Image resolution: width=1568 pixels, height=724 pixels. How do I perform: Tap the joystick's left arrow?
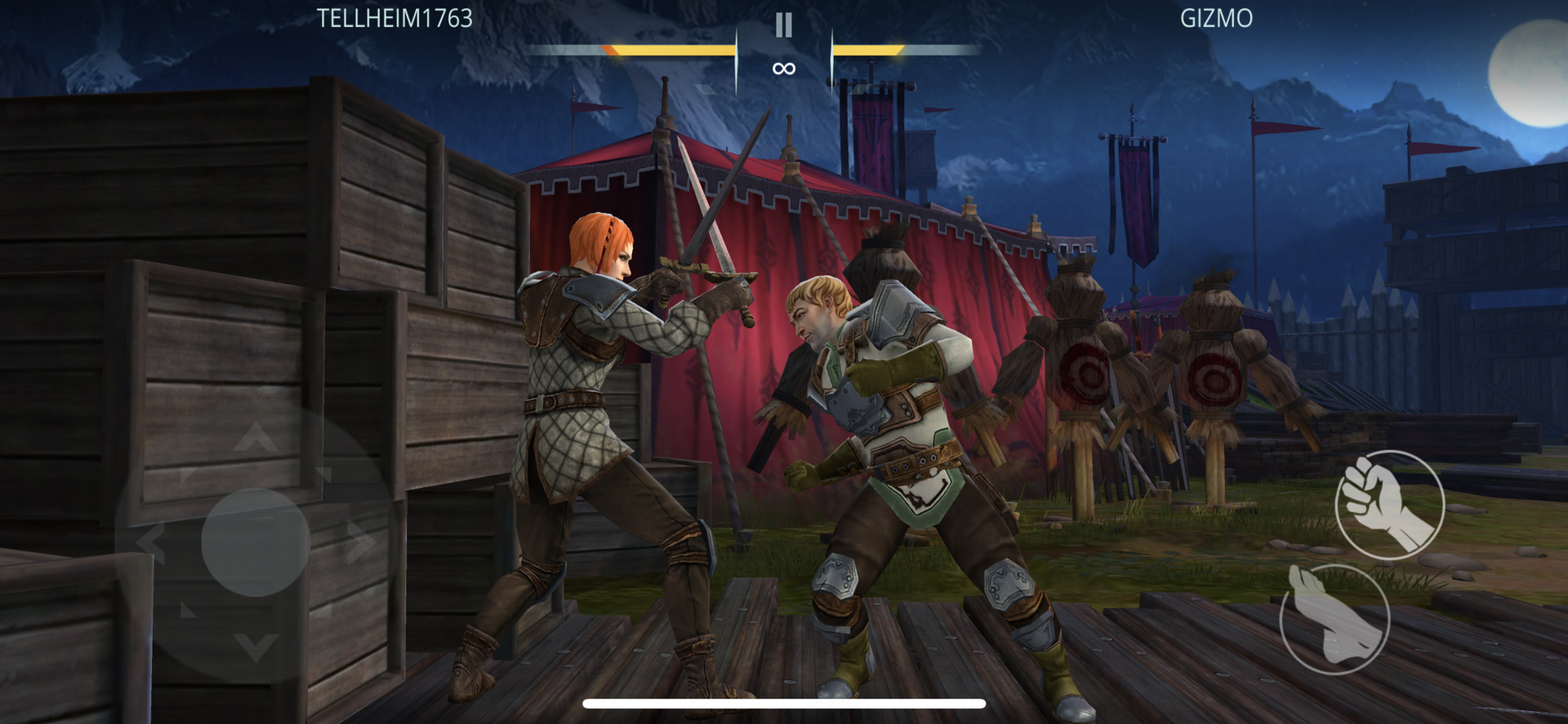[150, 543]
